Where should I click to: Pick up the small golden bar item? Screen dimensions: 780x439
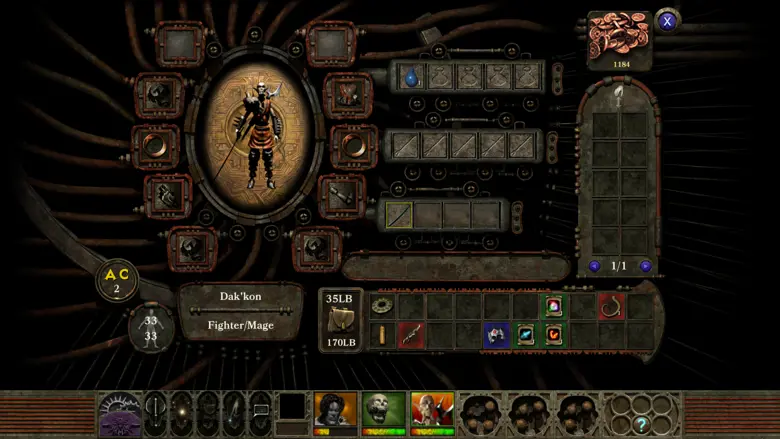381,335
